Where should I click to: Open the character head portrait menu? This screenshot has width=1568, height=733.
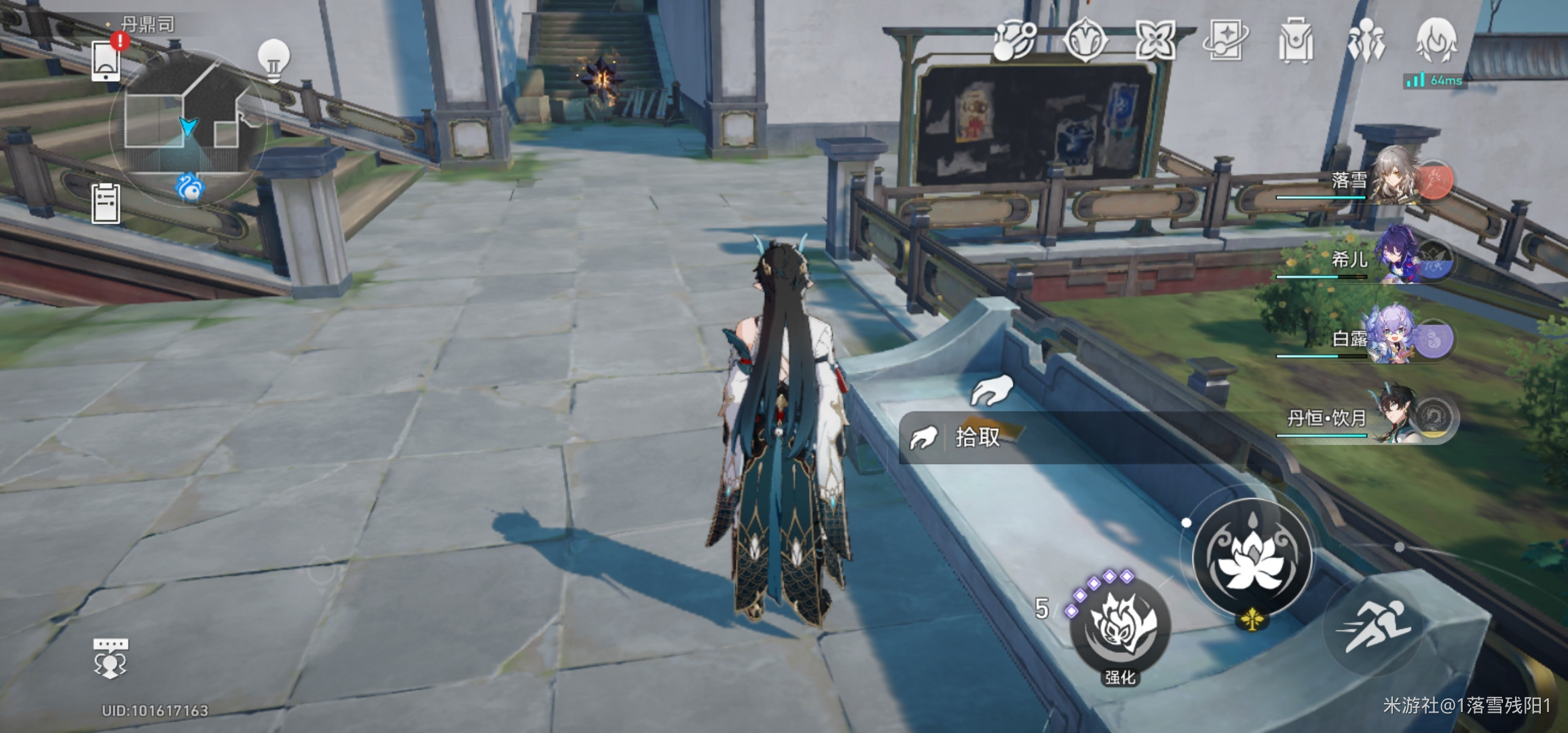1436,39
